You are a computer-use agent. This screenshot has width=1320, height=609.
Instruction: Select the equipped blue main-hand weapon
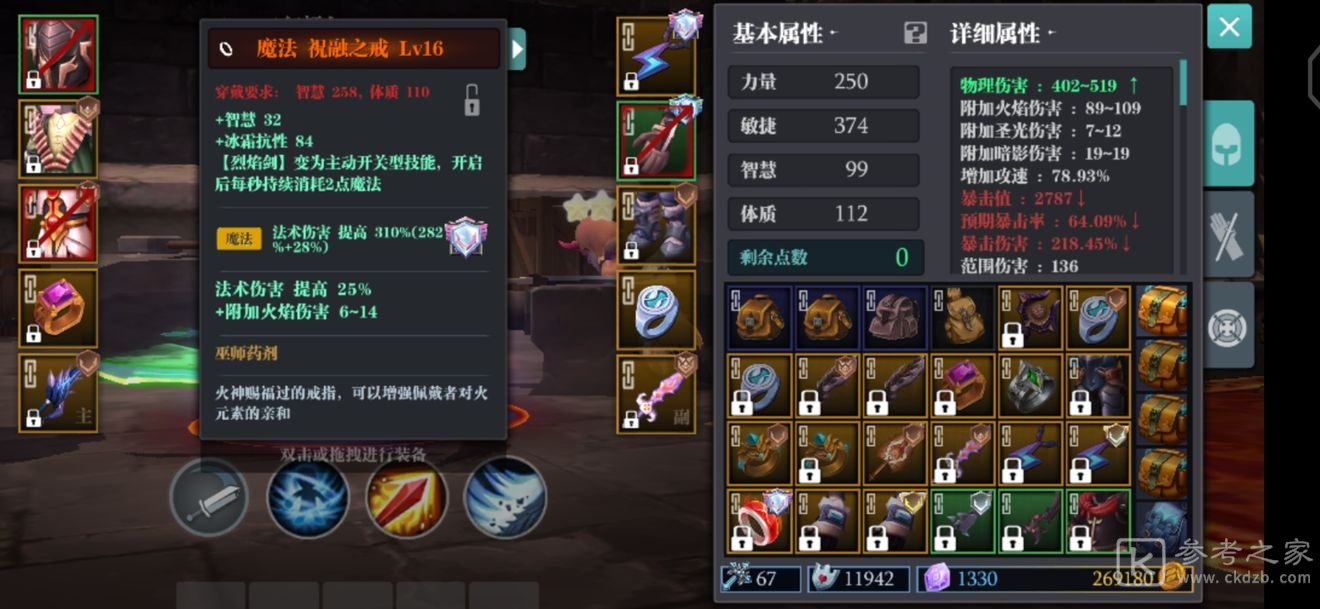click(x=58, y=393)
